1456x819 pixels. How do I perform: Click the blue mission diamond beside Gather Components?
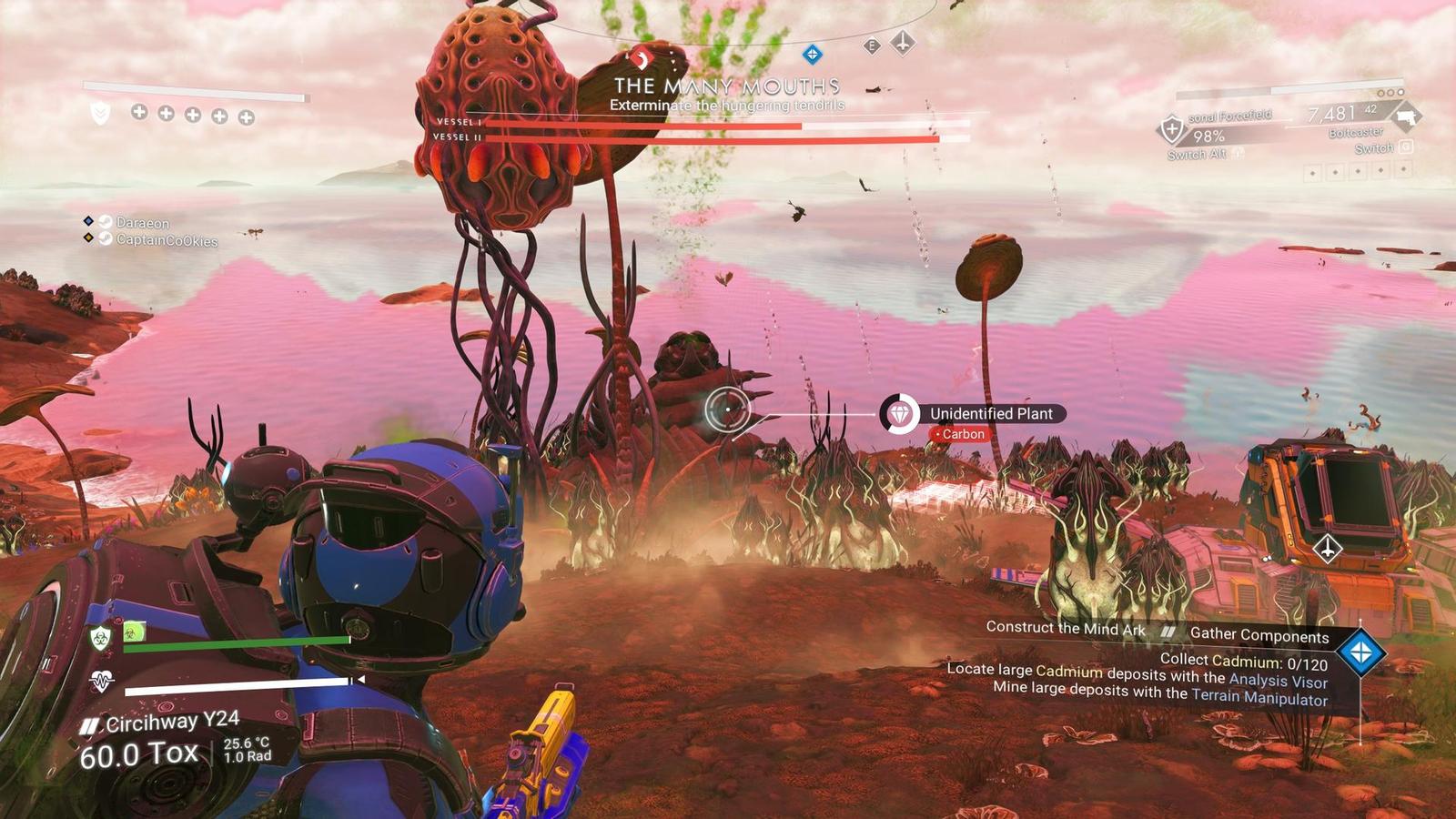pyautogui.click(x=1361, y=652)
